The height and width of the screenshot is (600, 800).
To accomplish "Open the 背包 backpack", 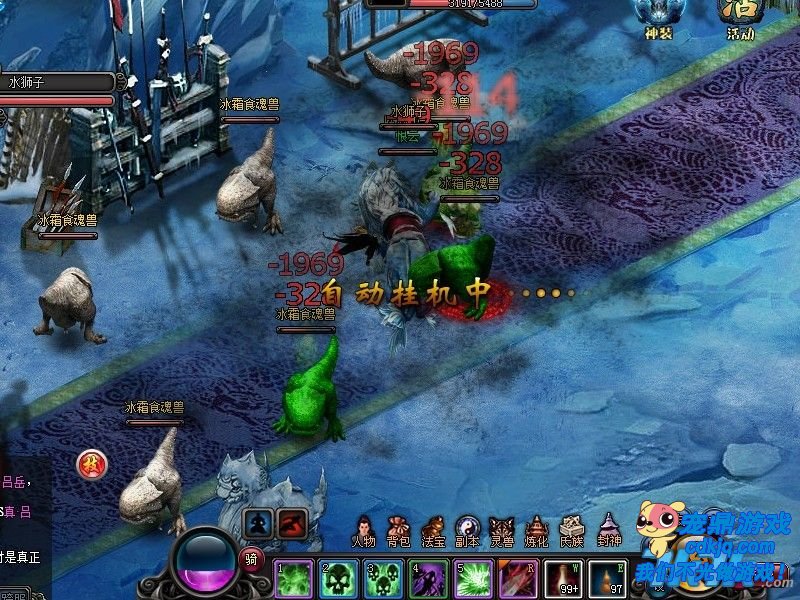I will coord(398,530).
